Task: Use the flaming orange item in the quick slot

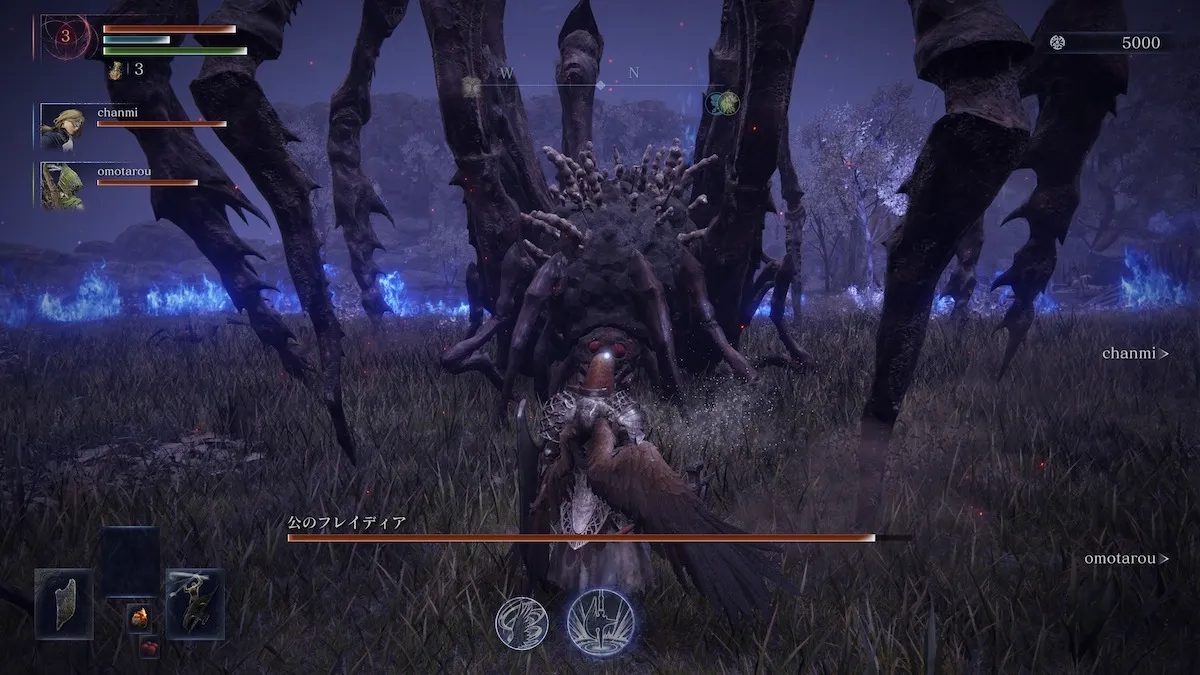Action: (140, 618)
